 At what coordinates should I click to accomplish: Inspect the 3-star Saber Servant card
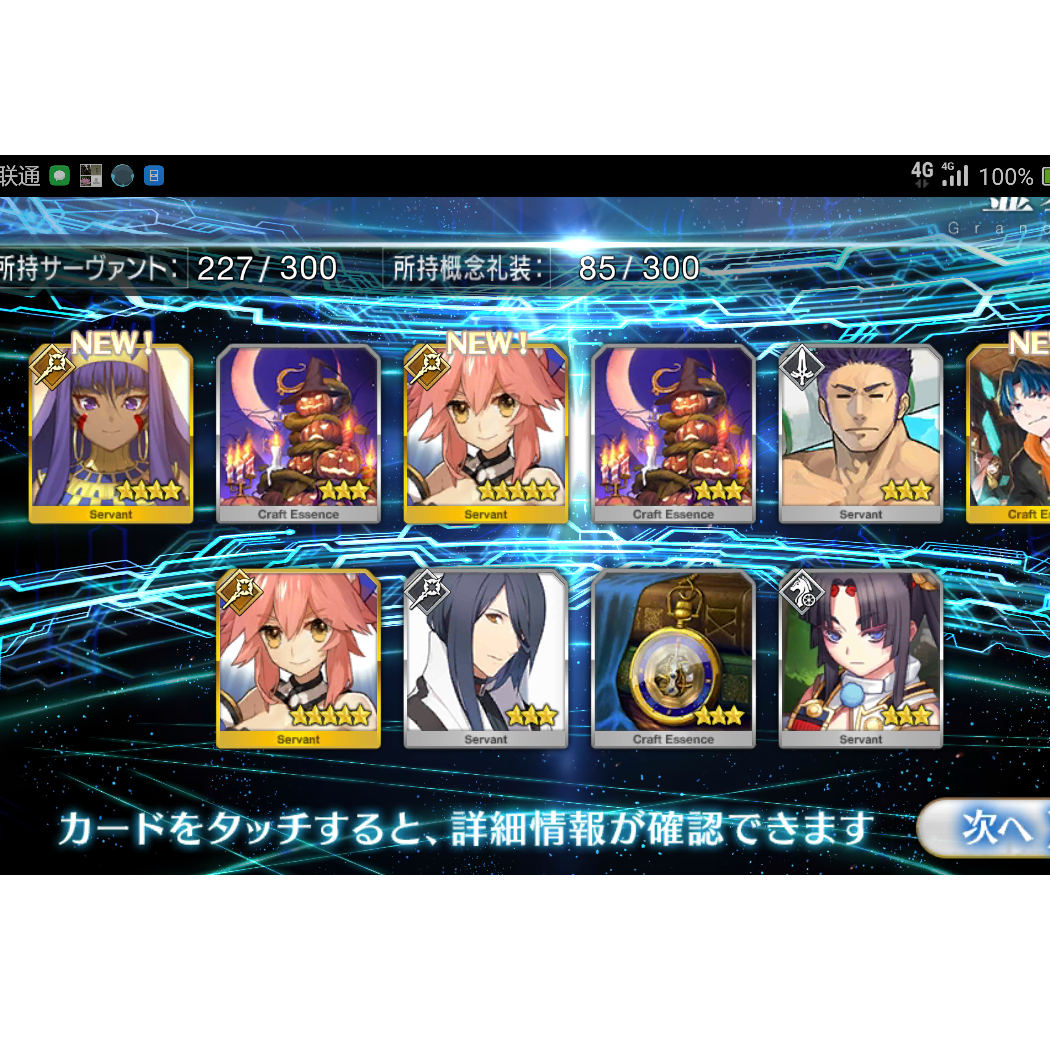pyautogui.click(x=860, y=434)
